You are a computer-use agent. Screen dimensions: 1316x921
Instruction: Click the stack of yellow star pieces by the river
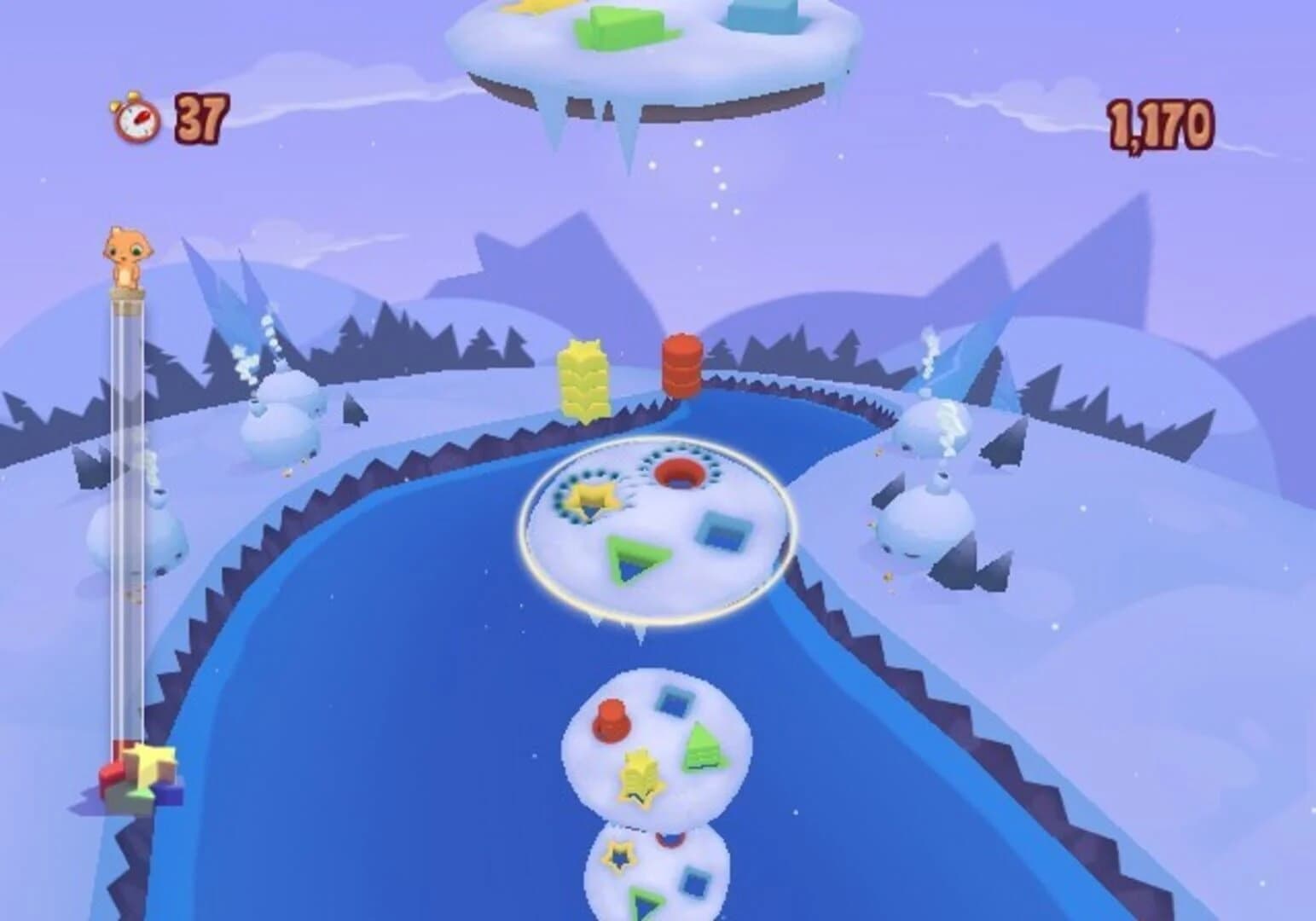point(581,376)
